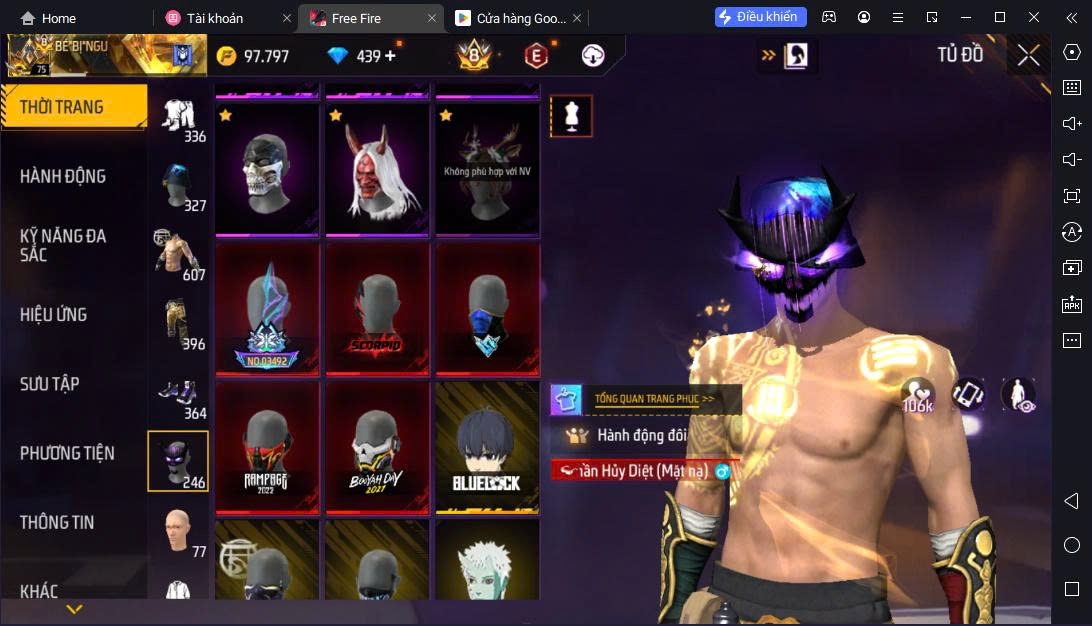
Task: Close the wardrobe with the X button
Action: 1029,56
